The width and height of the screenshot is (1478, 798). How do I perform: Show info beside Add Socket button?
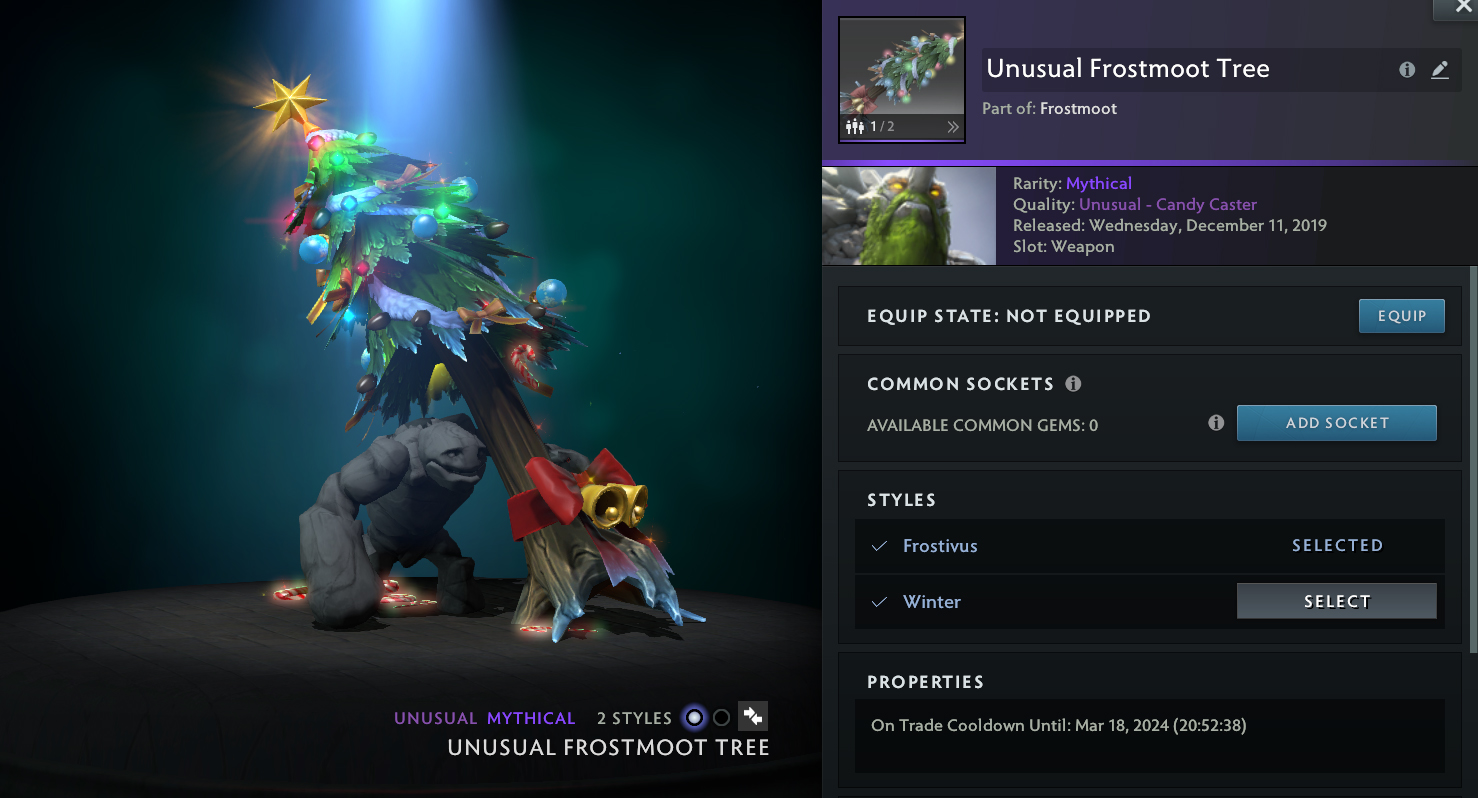[x=1216, y=423]
